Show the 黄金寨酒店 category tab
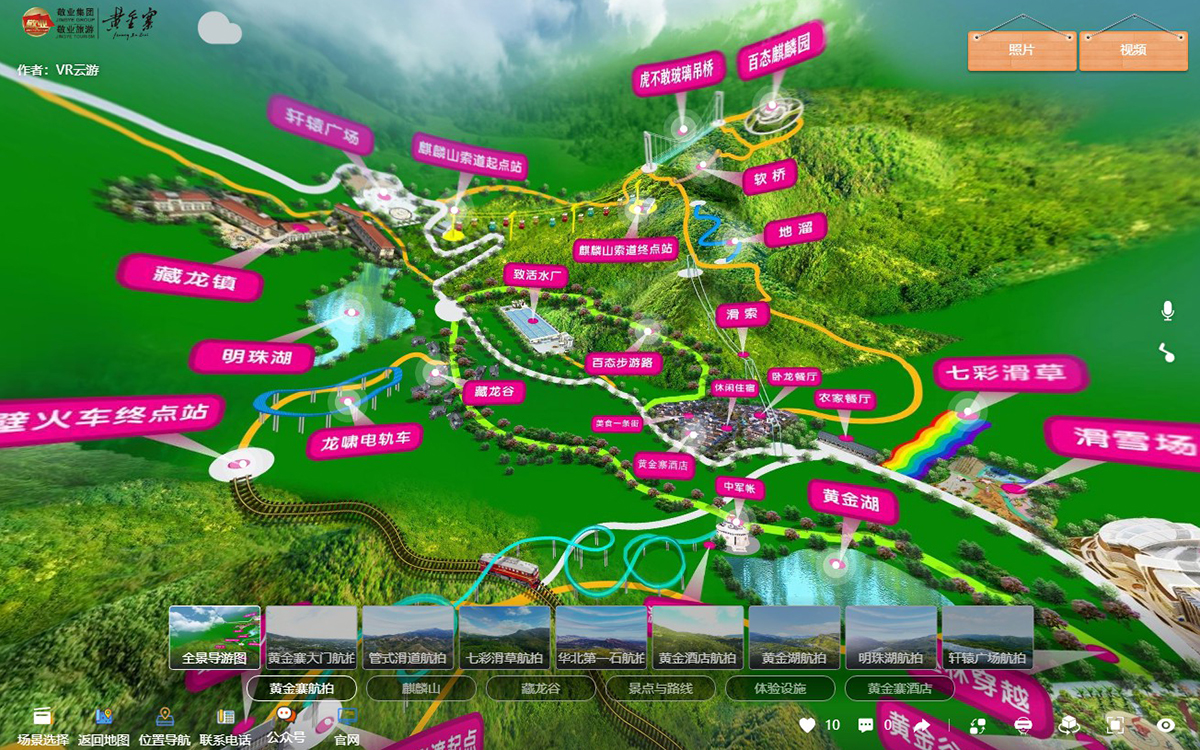 [x=899, y=689]
